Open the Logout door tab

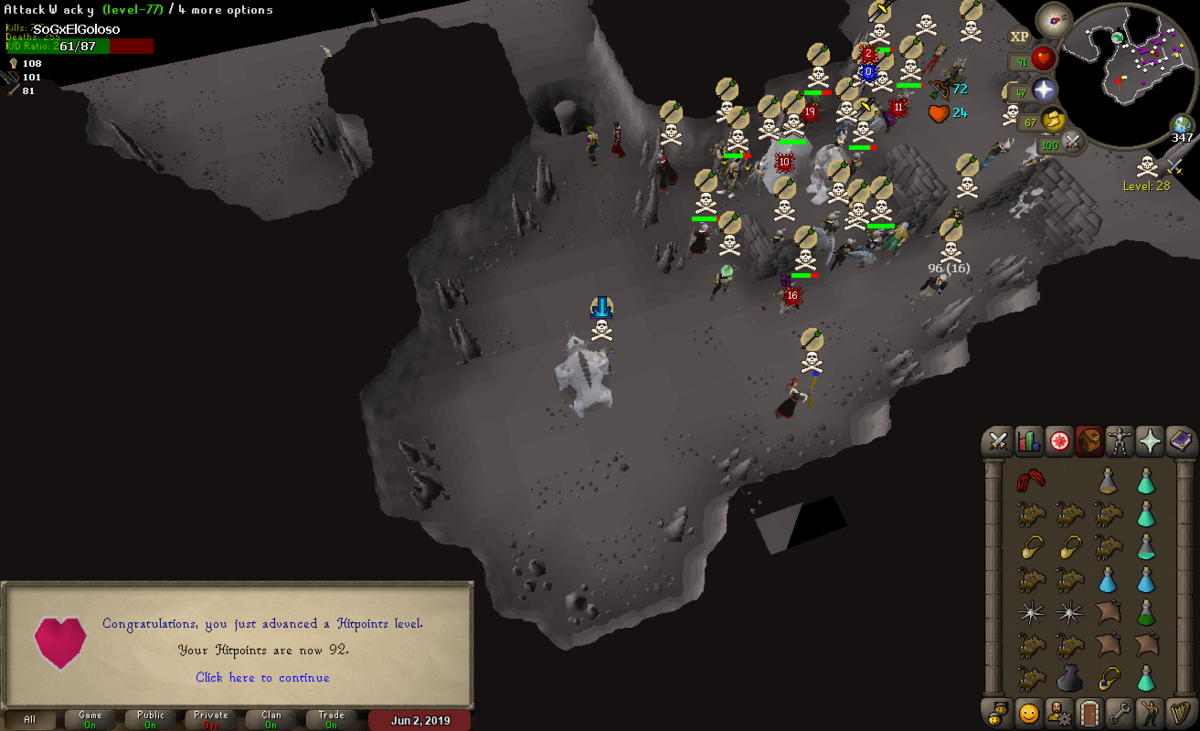1088,713
